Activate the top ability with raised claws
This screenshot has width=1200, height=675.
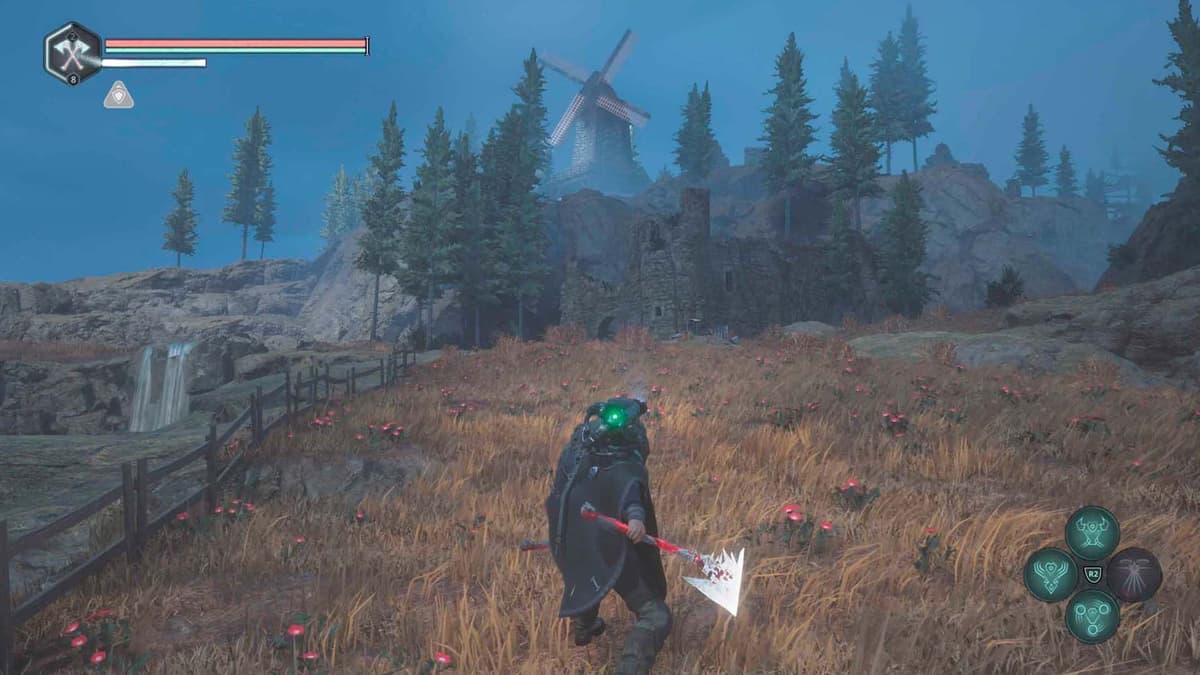point(1092,533)
